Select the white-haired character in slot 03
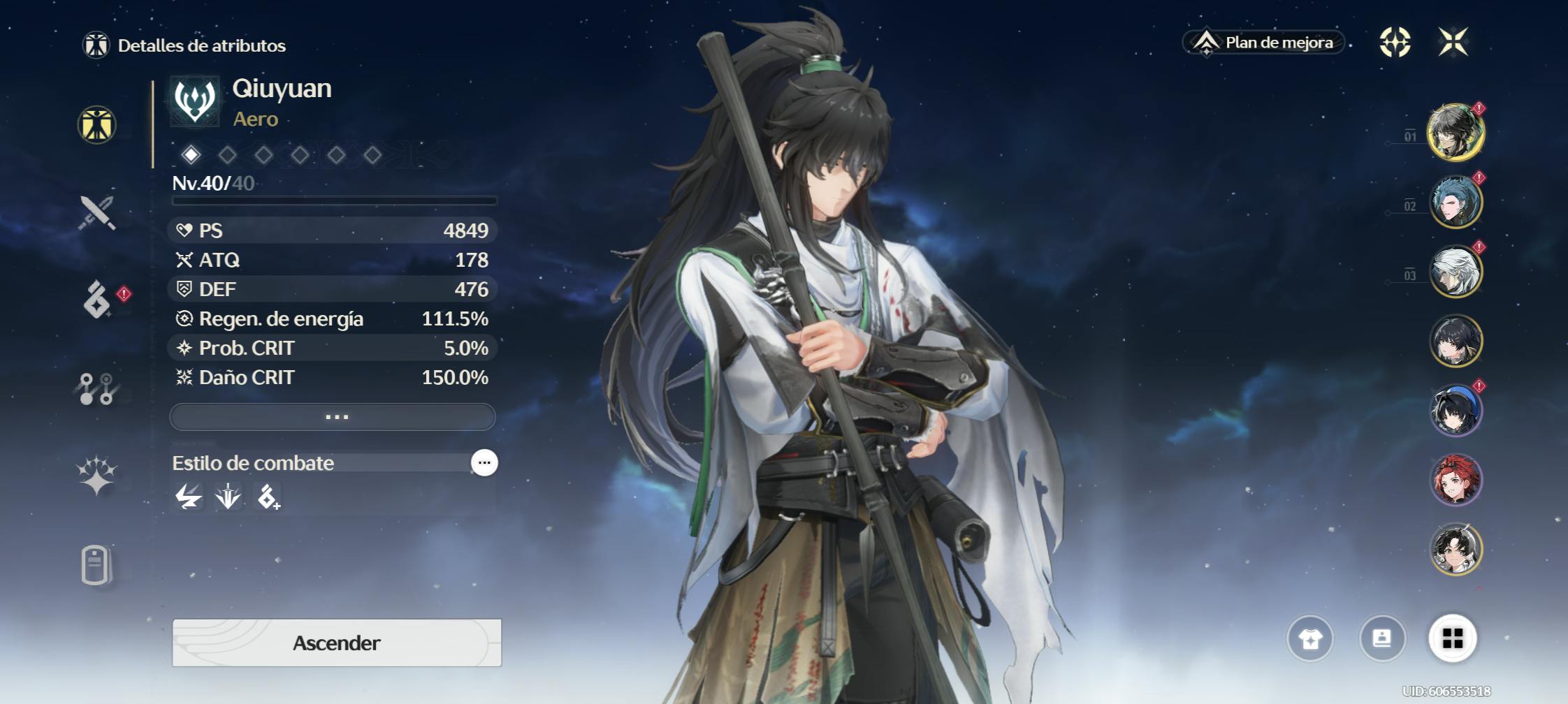 coord(1456,272)
